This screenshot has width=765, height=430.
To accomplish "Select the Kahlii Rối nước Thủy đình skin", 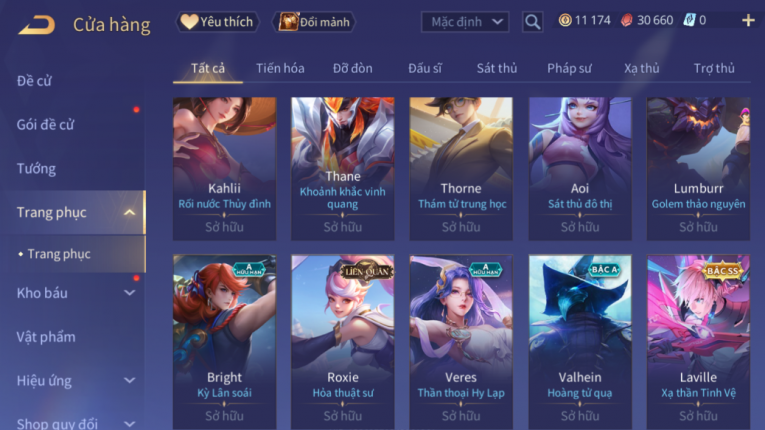I will (224, 167).
